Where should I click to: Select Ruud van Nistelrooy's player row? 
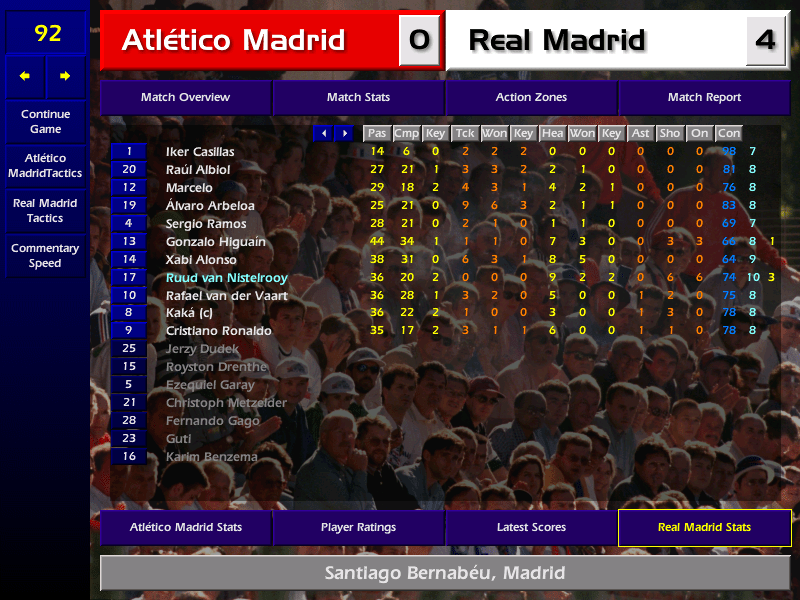(226, 277)
